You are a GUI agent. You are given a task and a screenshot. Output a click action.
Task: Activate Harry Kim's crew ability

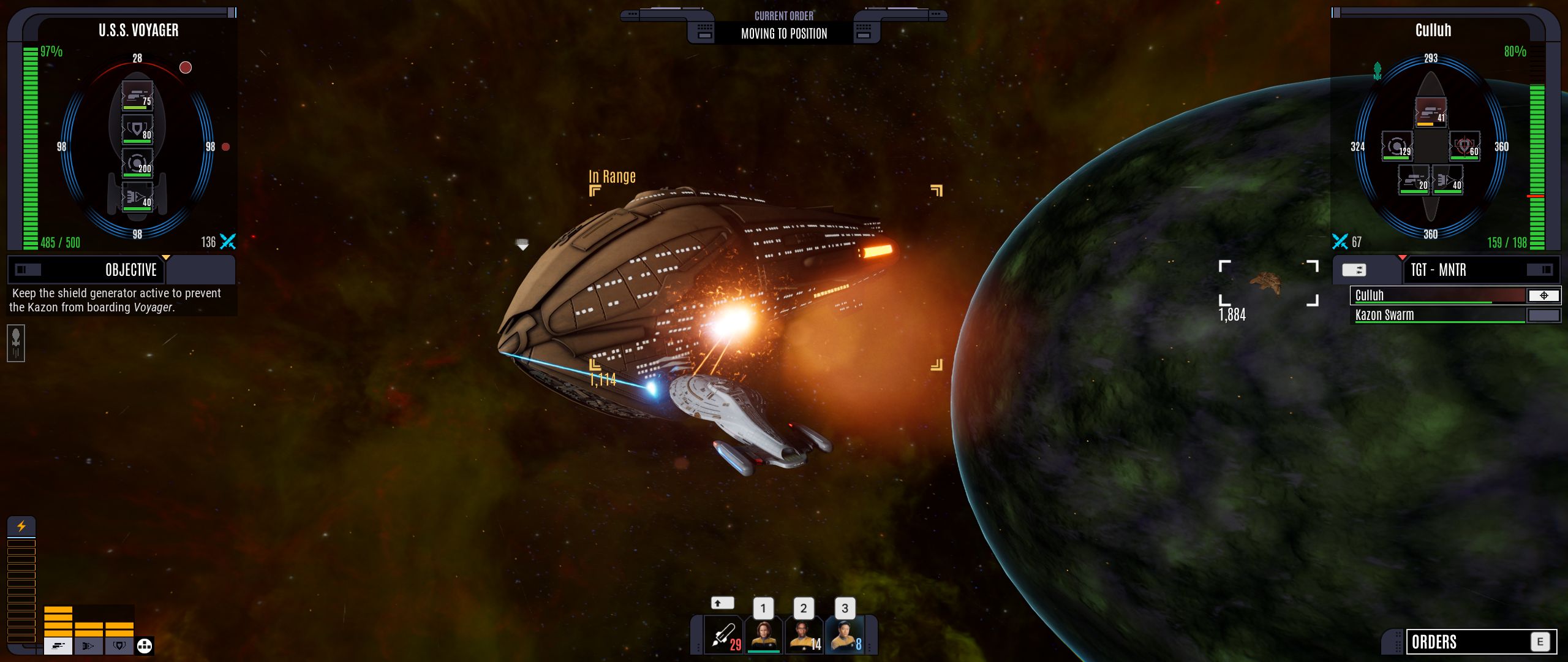tap(845, 636)
